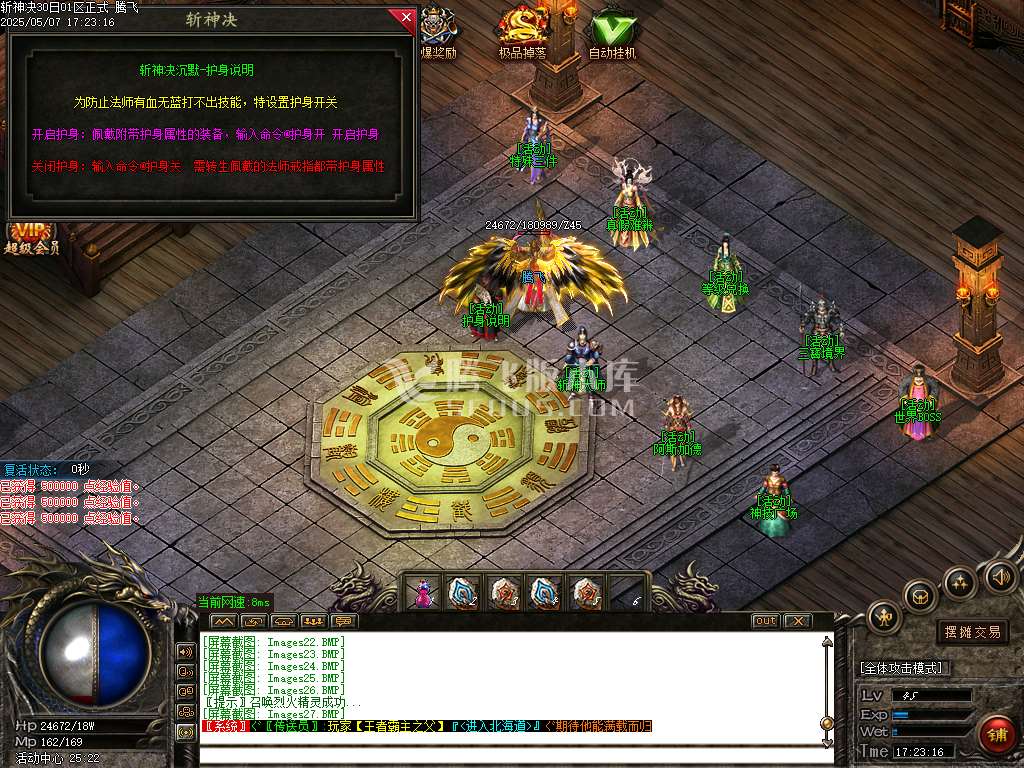This screenshot has width=1024, height=768.
Task: Activate 自动挂机 auto-battle
Action: (x=612, y=30)
